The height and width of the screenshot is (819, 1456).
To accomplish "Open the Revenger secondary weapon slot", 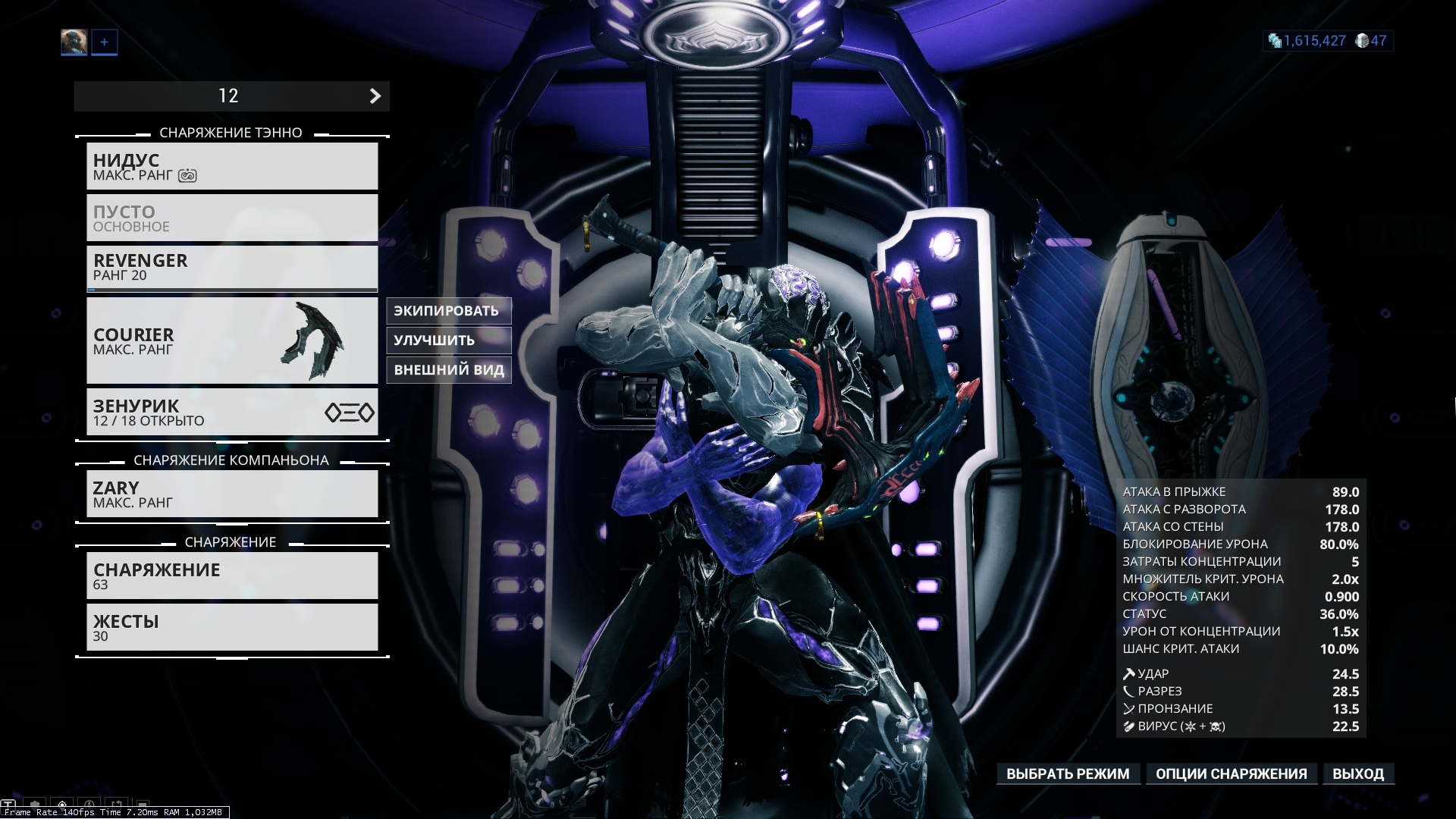I will tap(232, 267).
